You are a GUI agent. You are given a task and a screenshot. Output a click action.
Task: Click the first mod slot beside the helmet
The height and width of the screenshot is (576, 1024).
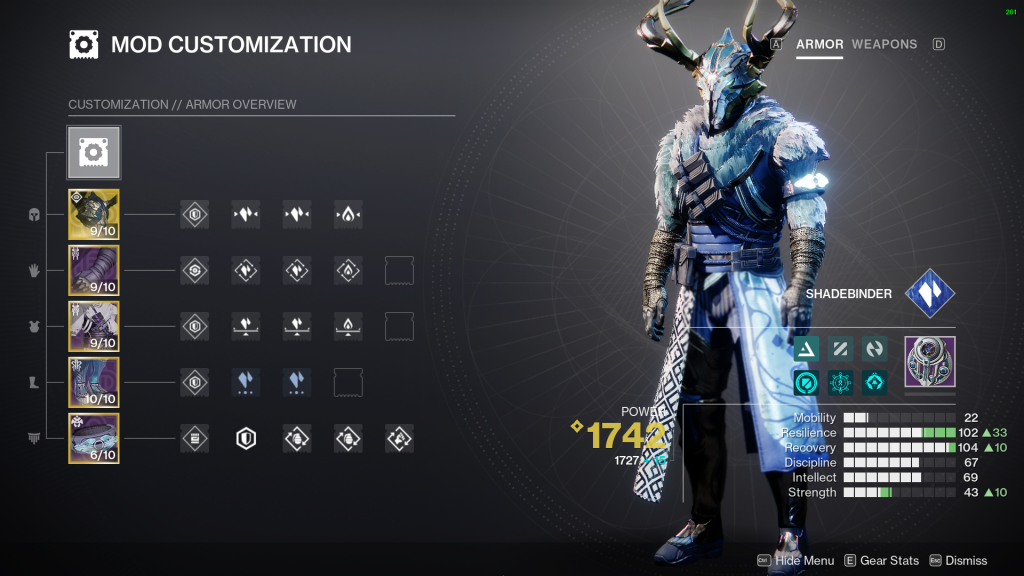195,214
